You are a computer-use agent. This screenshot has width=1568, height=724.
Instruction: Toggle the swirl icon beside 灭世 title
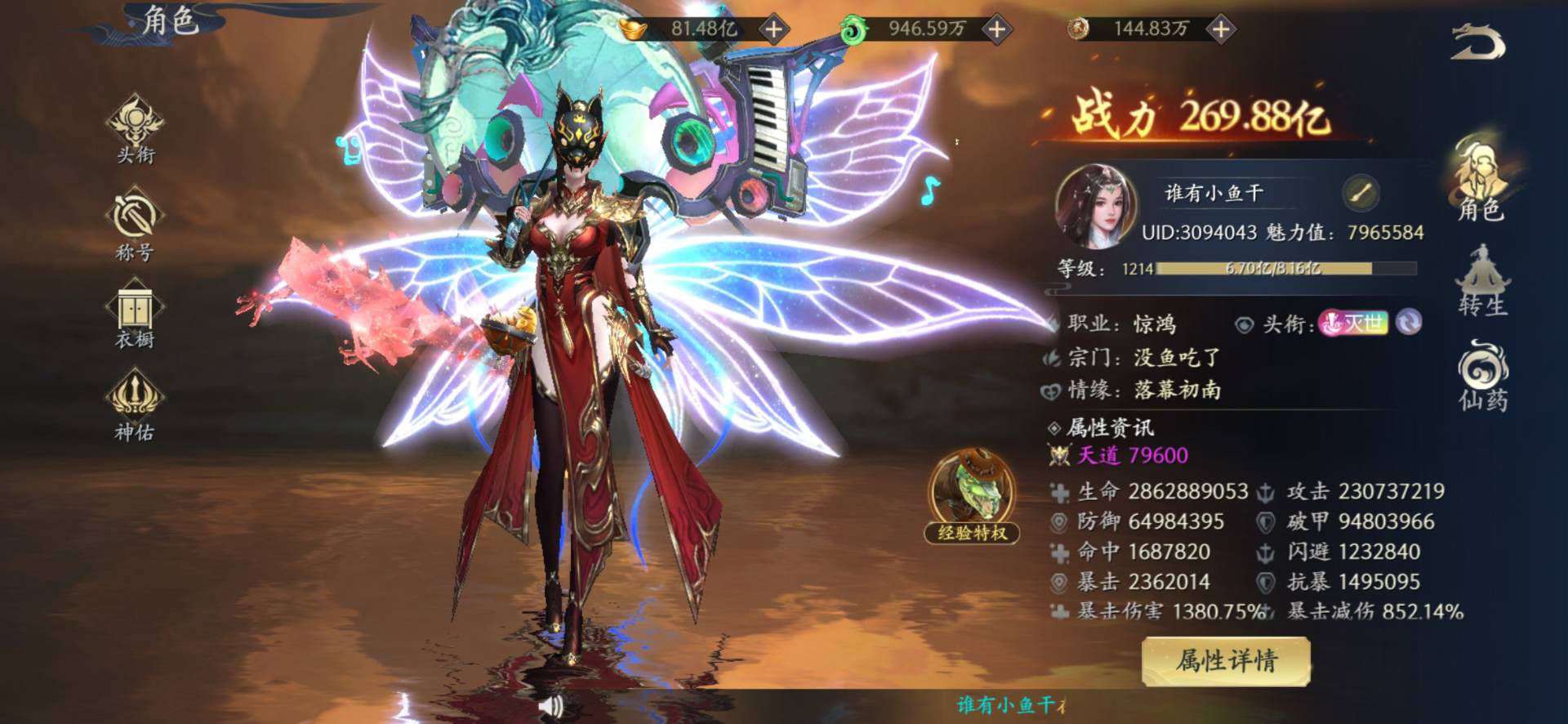(x=1409, y=323)
